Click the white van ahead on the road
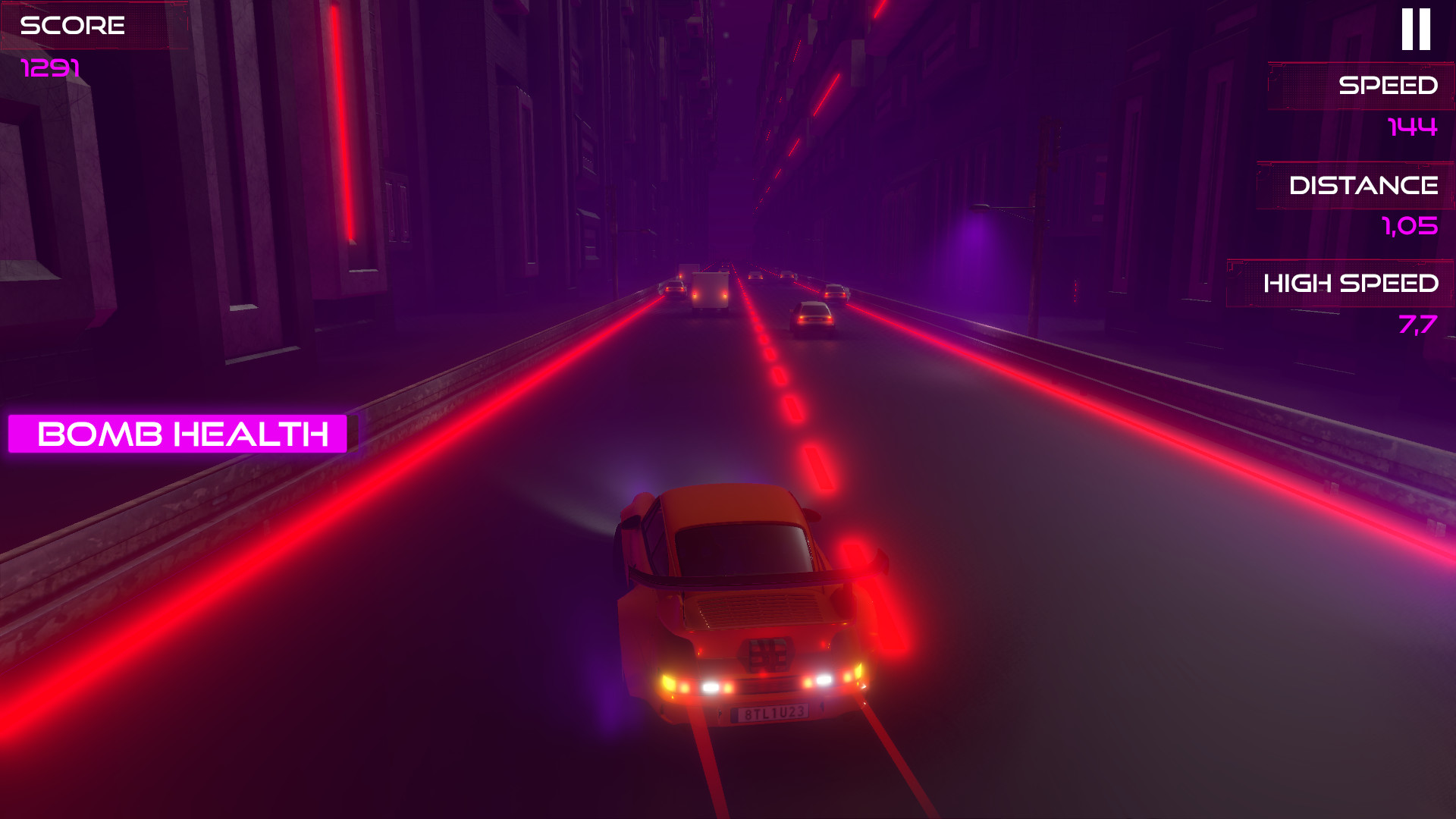 click(x=709, y=292)
